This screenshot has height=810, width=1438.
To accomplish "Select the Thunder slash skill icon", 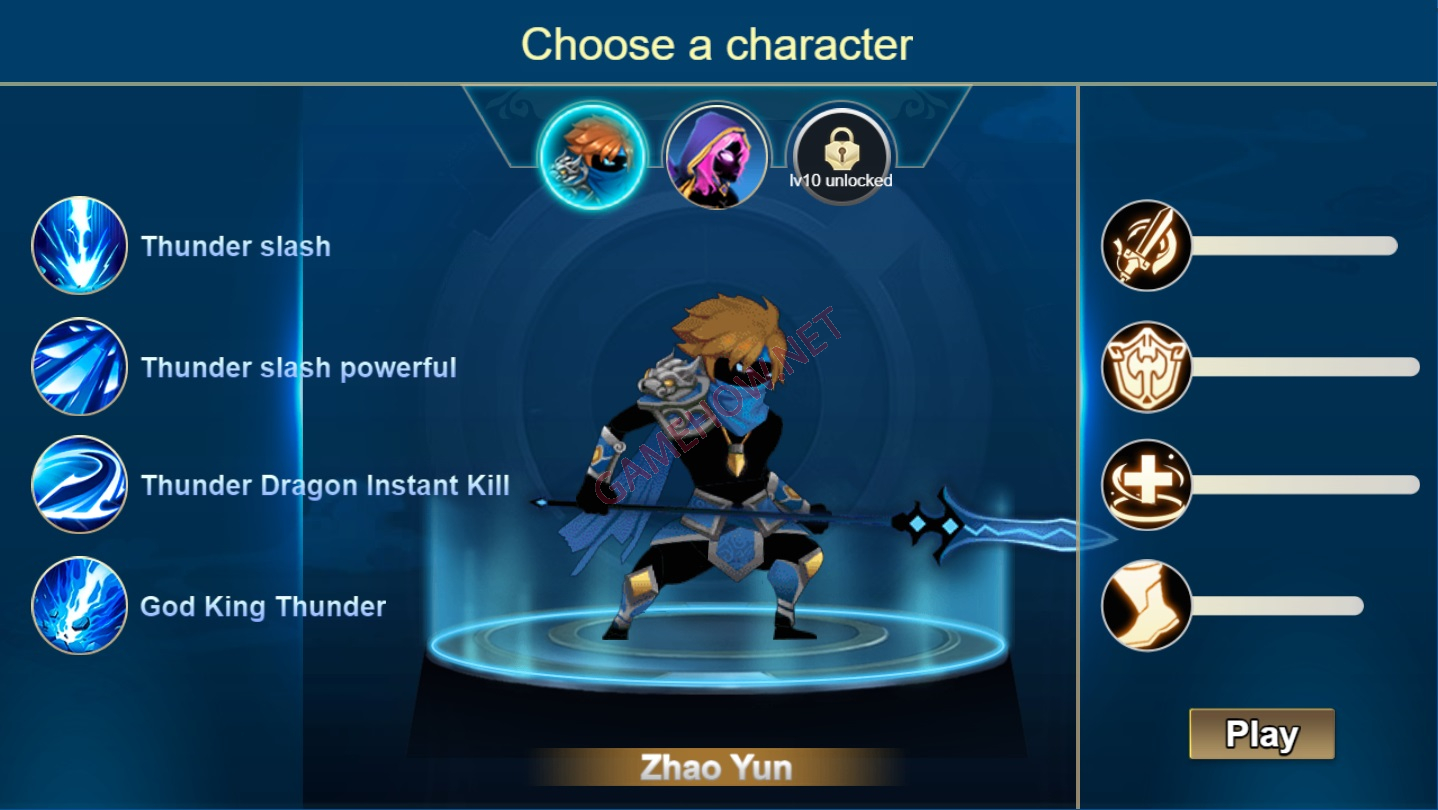I will click(79, 246).
